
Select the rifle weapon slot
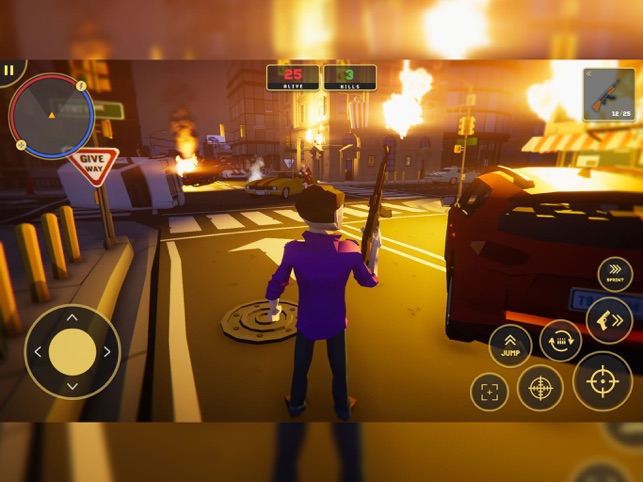coord(608,95)
